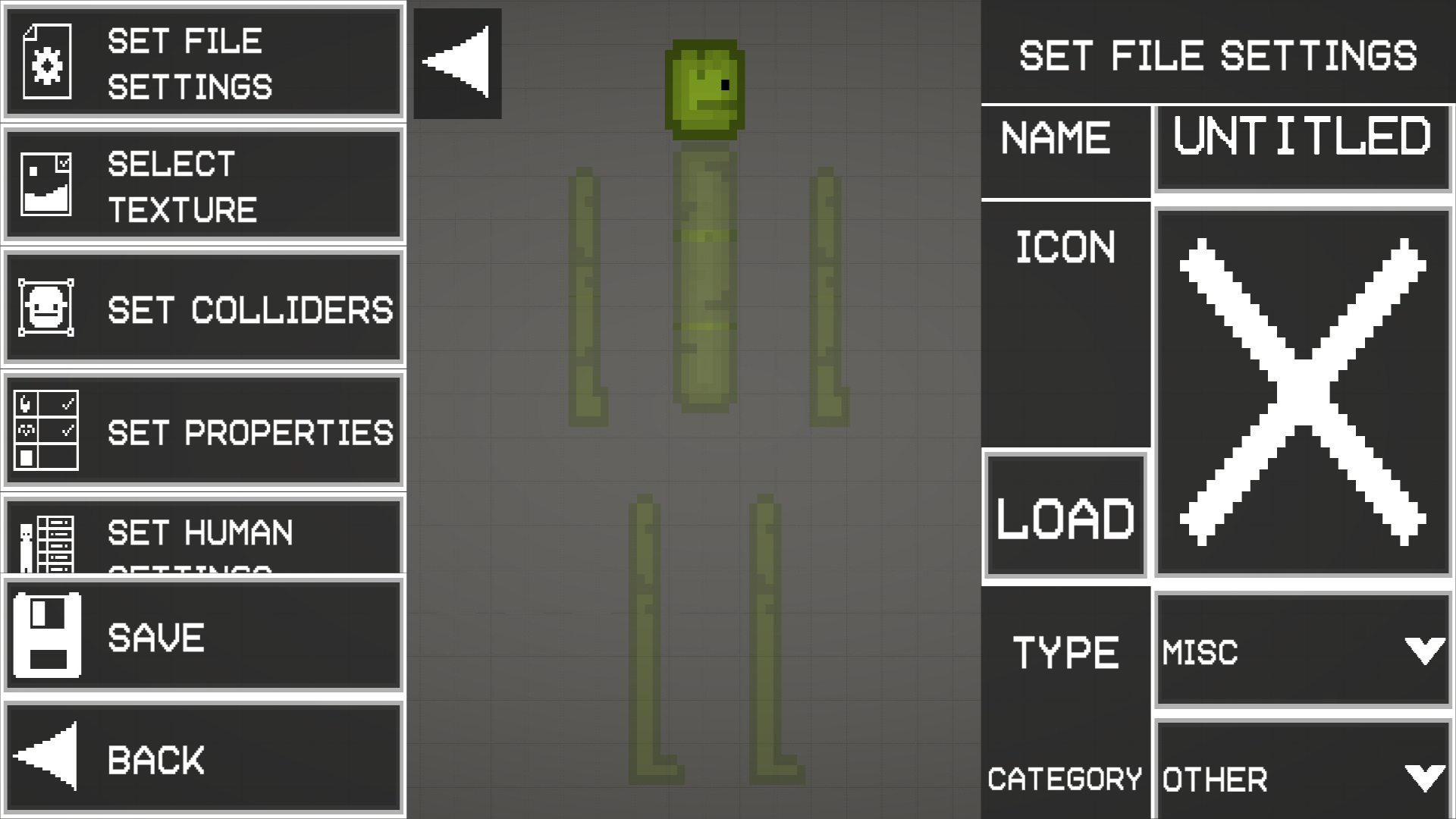Click the Save floppy disk icon
This screenshot has width=1456, height=819.
tap(45, 635)
